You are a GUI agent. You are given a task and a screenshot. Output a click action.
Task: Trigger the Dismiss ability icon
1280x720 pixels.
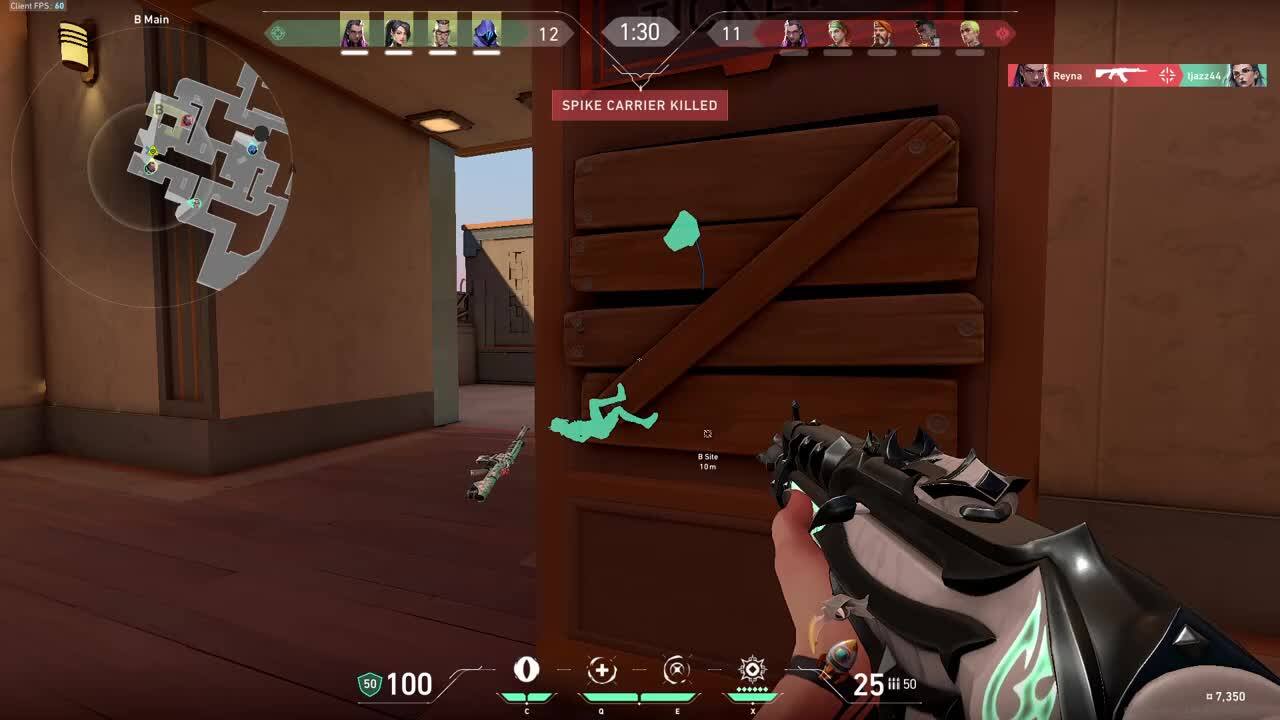pyautogui.click(x=678, y=672)
